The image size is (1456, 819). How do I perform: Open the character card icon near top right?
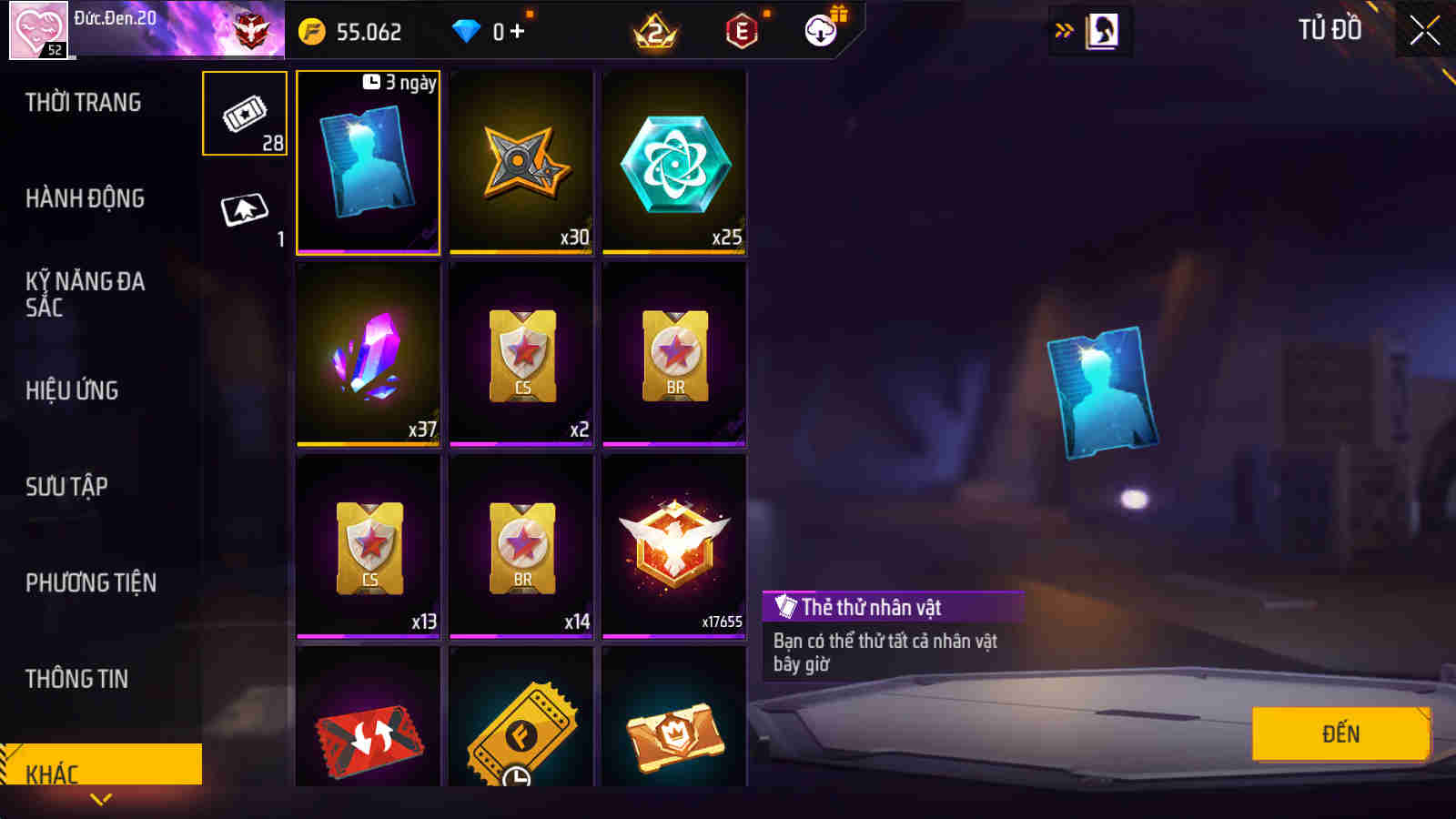coord(1104,28)
